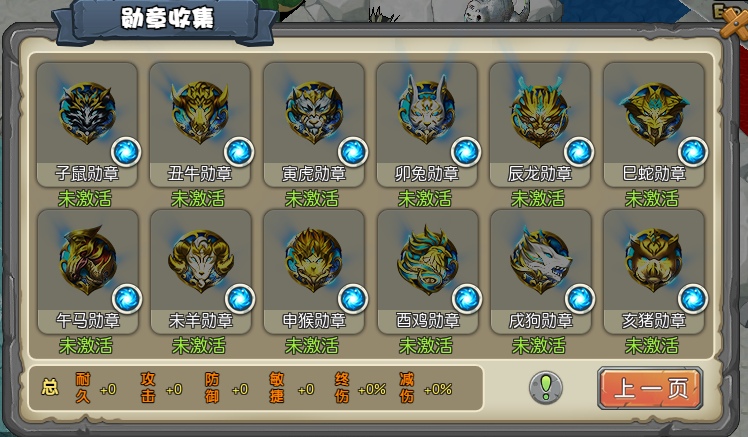This screenshot has height=437, width=748.
Task: Pick the 亥猪勋章 pig medal
Action: [x=653, y=260]
